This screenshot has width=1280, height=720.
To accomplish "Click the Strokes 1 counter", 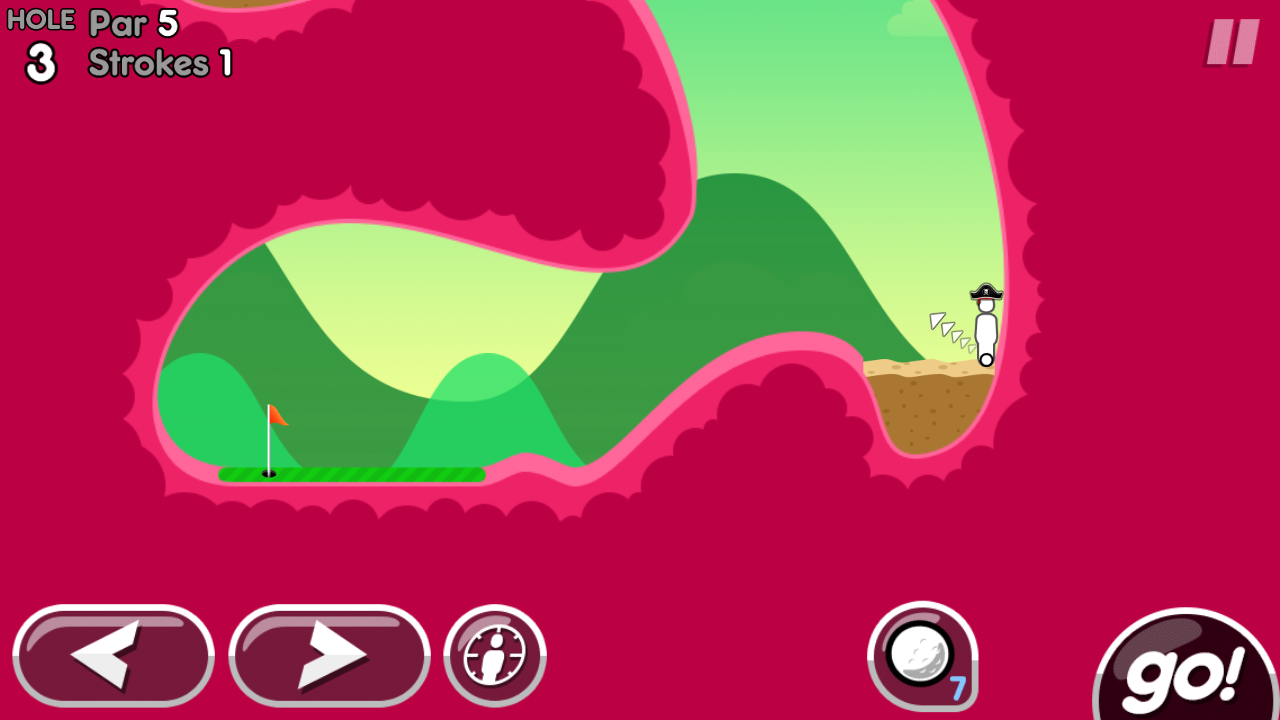I will (x=159, y=64).
